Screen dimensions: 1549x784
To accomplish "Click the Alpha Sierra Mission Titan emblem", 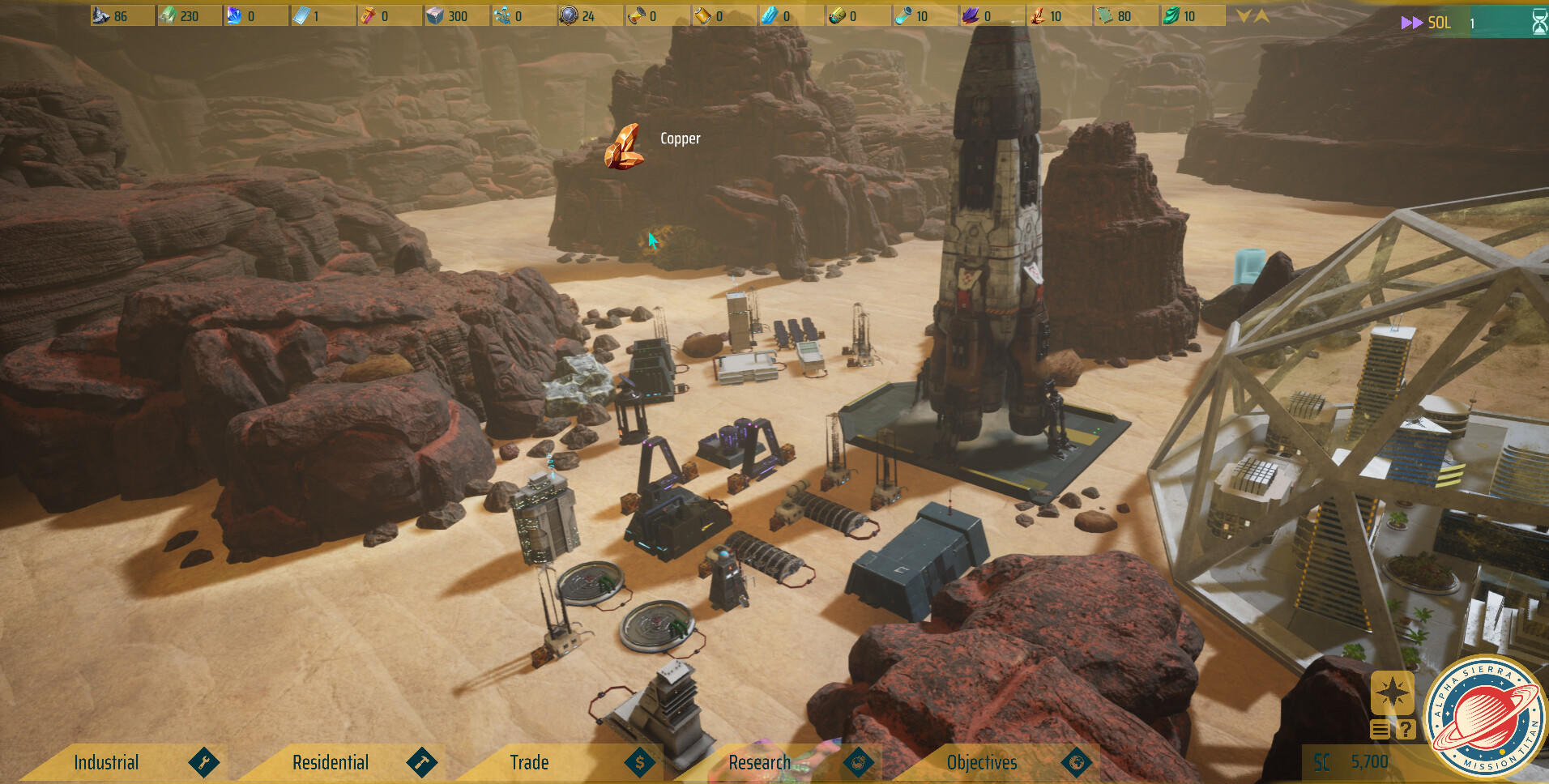I will click(x=1486, y=718).
